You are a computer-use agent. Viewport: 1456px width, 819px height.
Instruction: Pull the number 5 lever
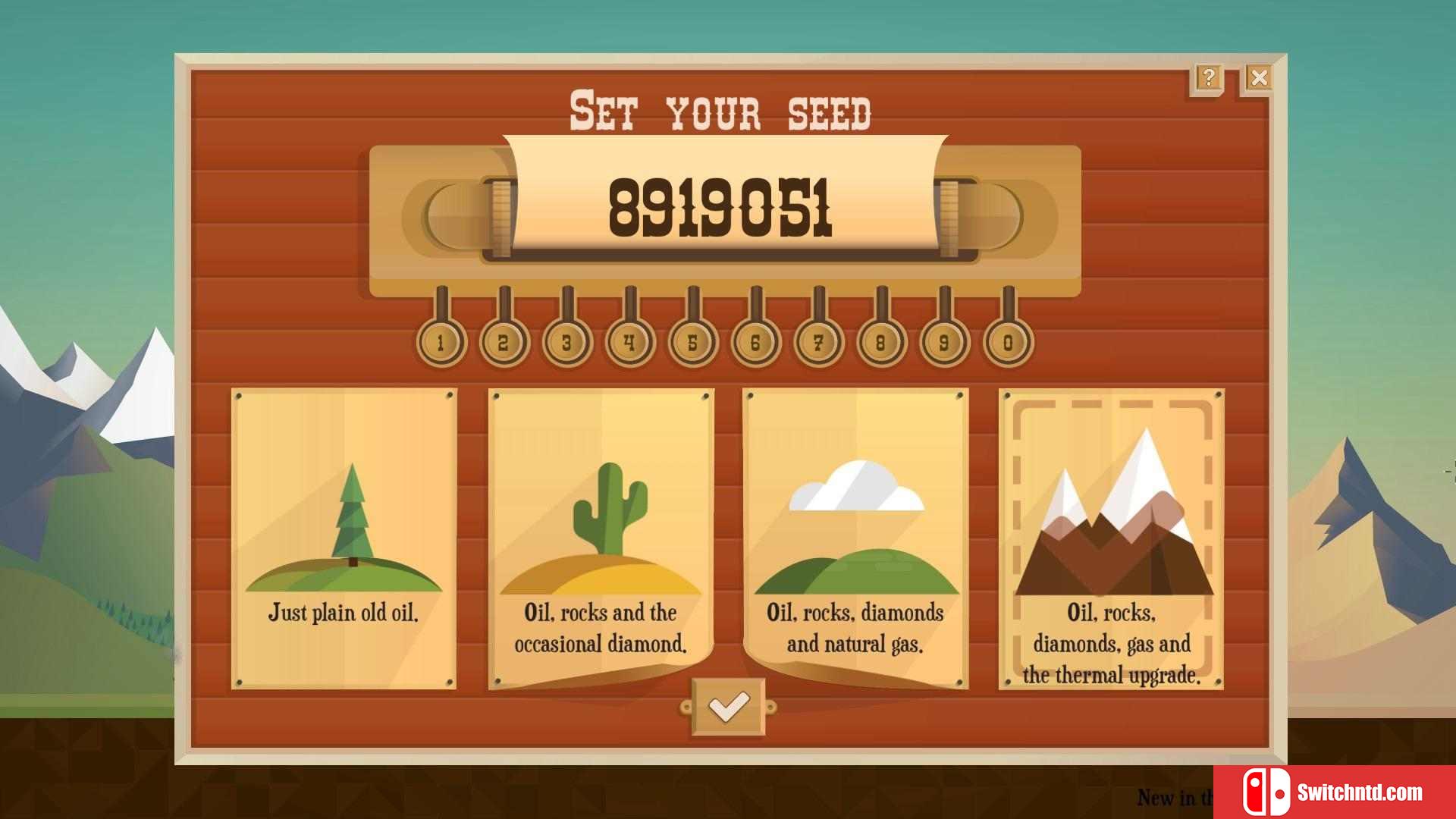point(692,343)
